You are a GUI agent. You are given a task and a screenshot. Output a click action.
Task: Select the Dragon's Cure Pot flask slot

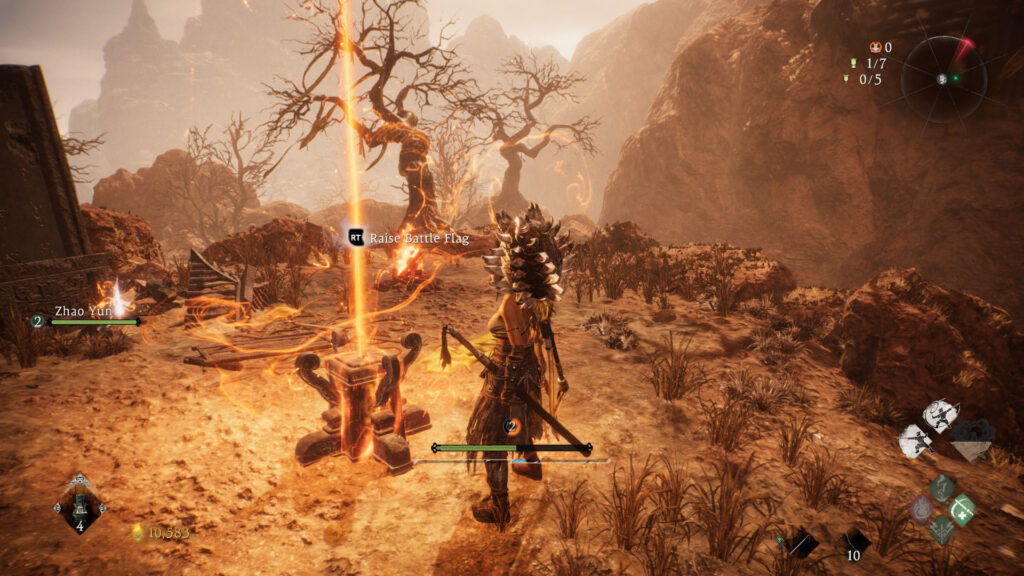pyautogui.click(x=80, y=503)
